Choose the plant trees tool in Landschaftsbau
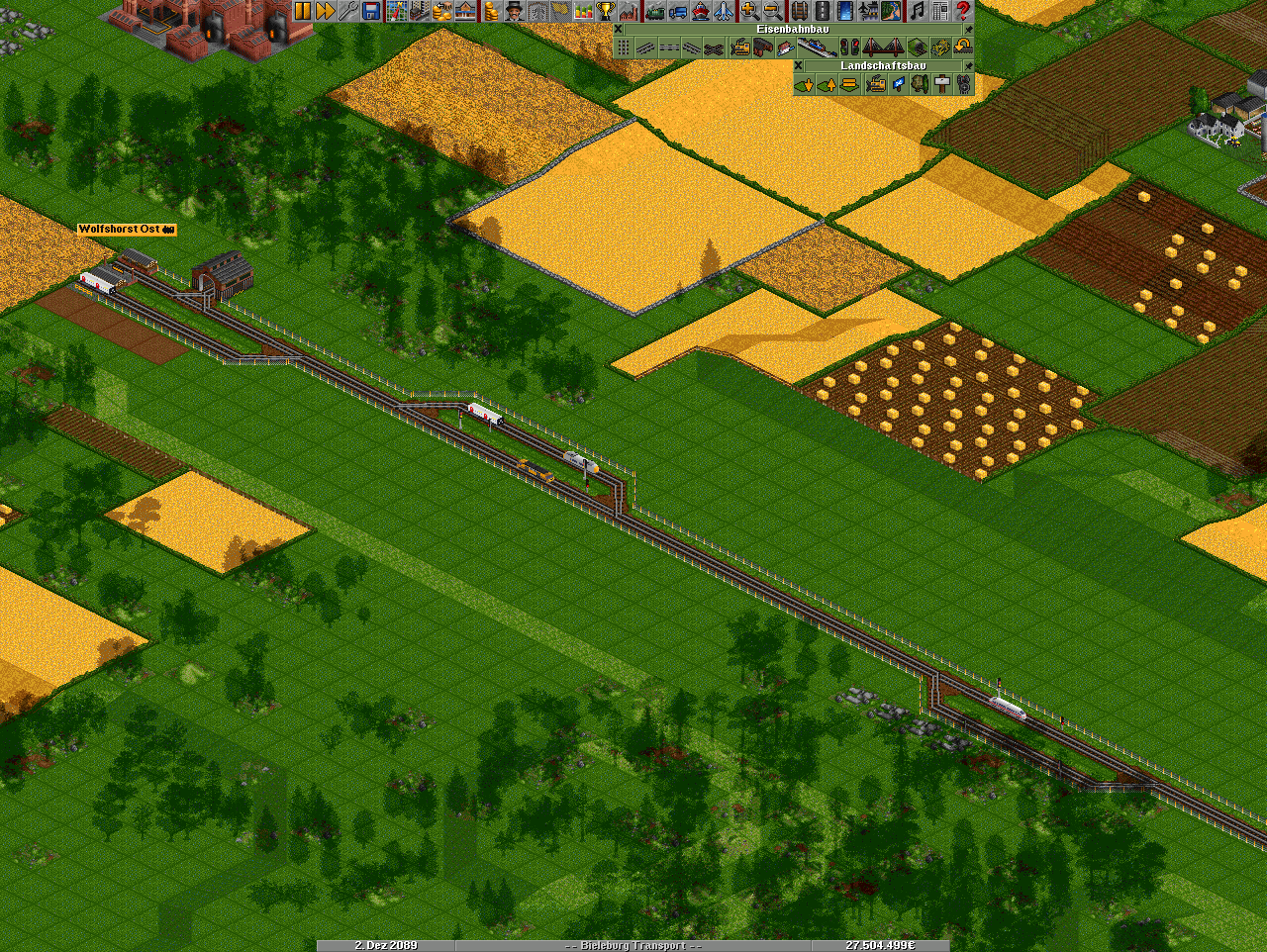 pyautogui.click(x=918, y=85)
